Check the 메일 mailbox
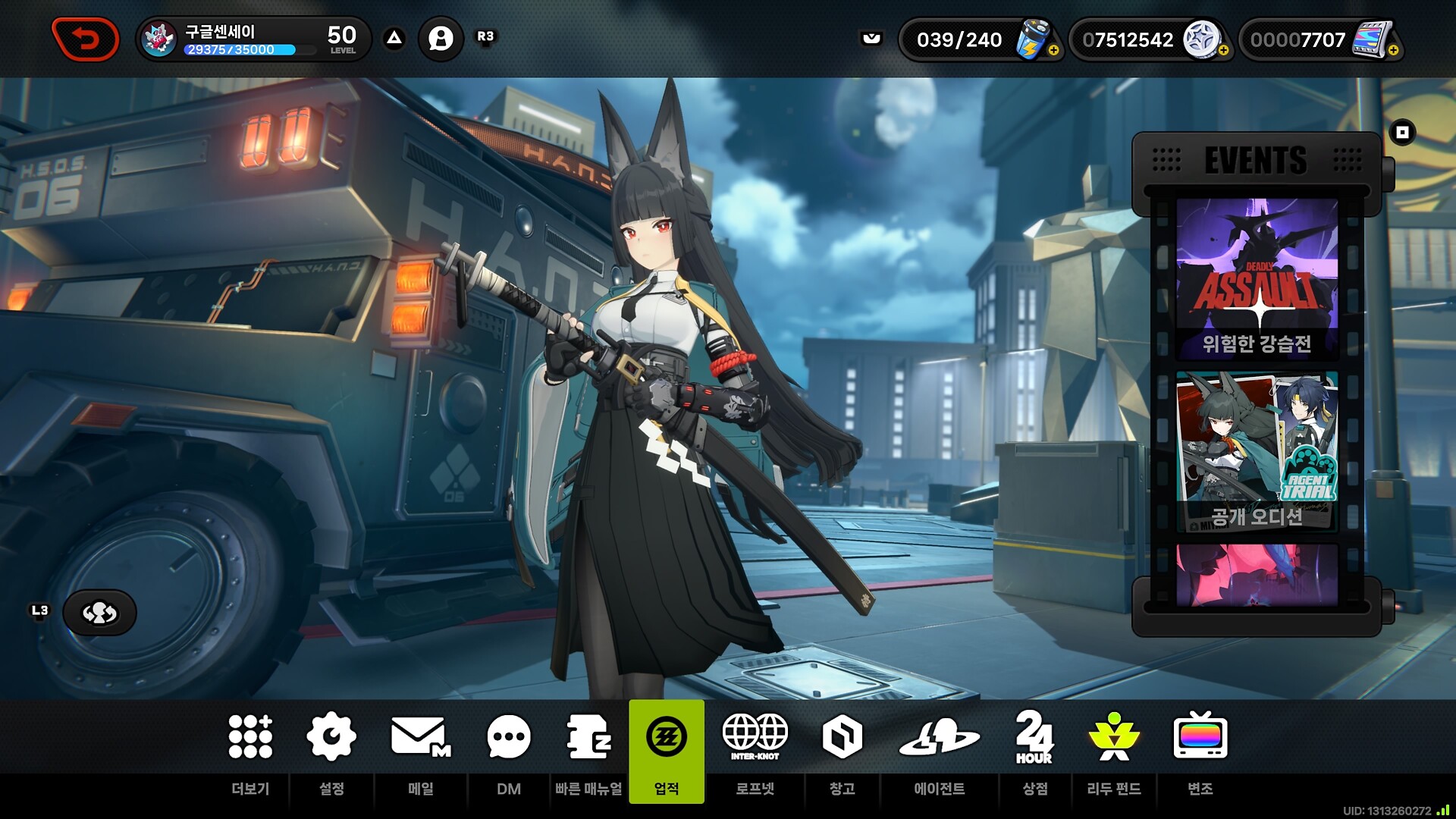The width and height of the screenshot is (1456, 819). pyautogui.click(x=421, y=751)
